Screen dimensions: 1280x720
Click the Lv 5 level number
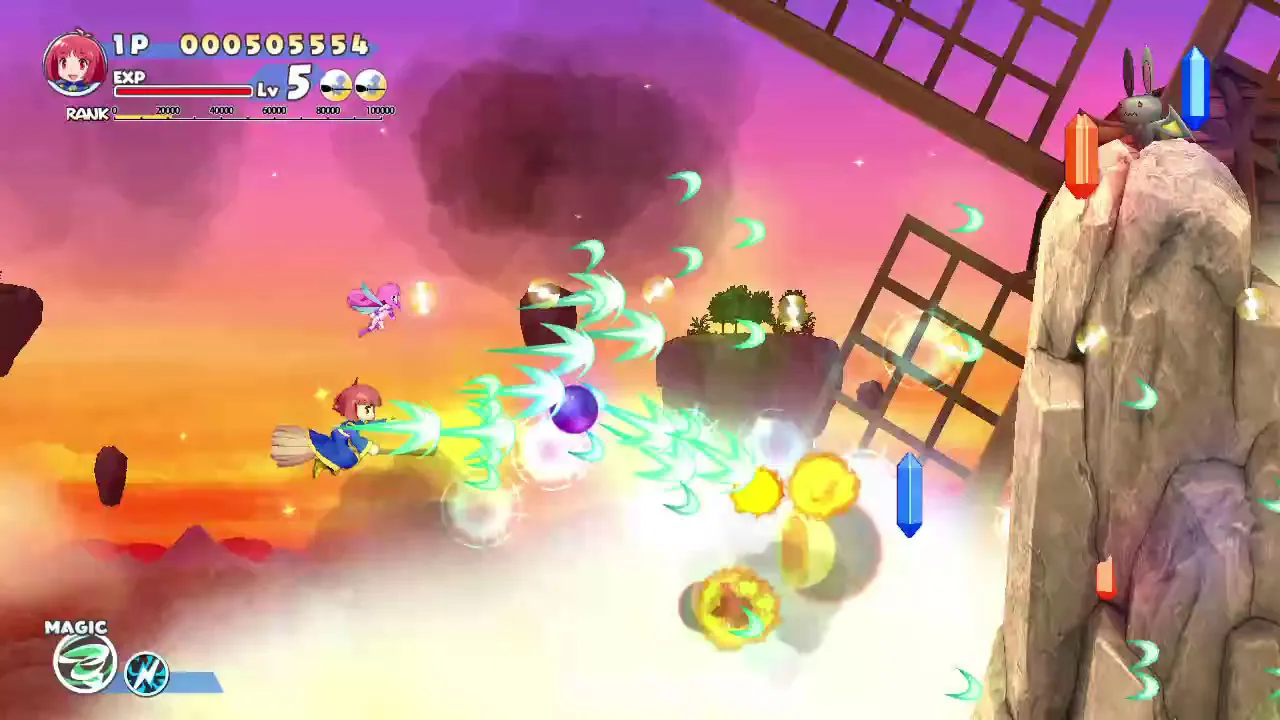300,80
